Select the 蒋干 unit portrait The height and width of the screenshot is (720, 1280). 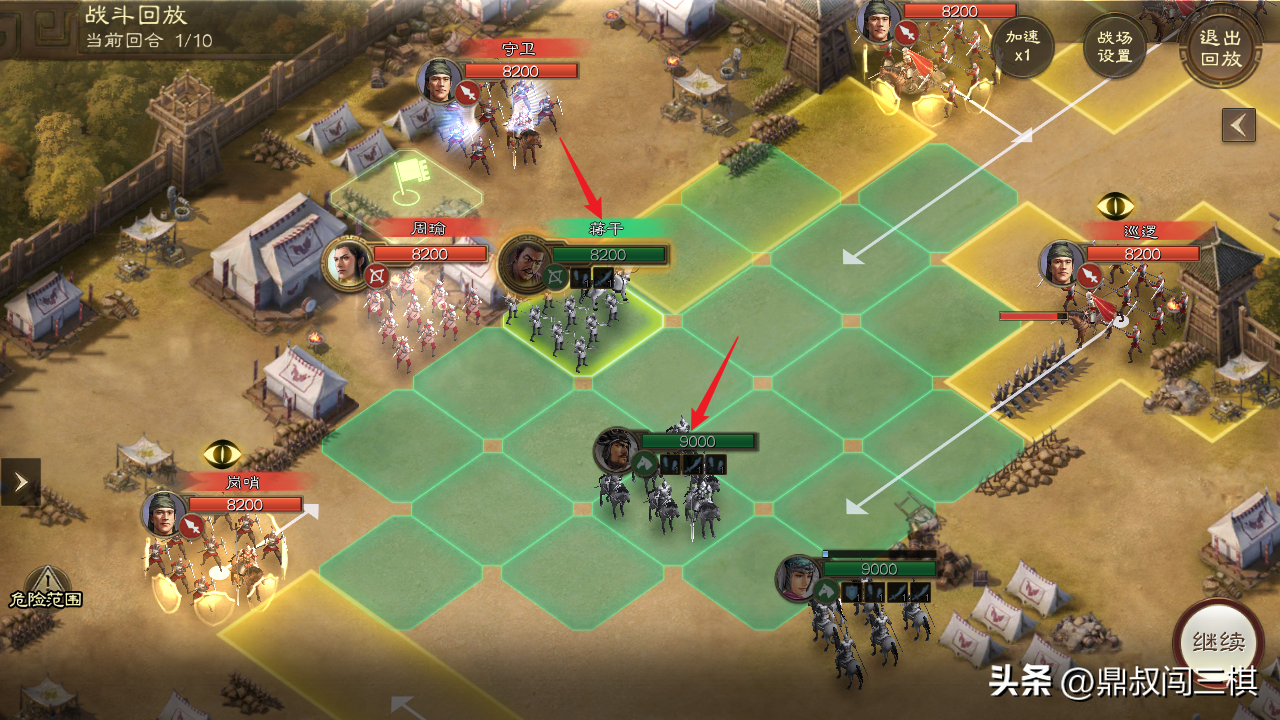pyautogui.click(x=524, y=262)
